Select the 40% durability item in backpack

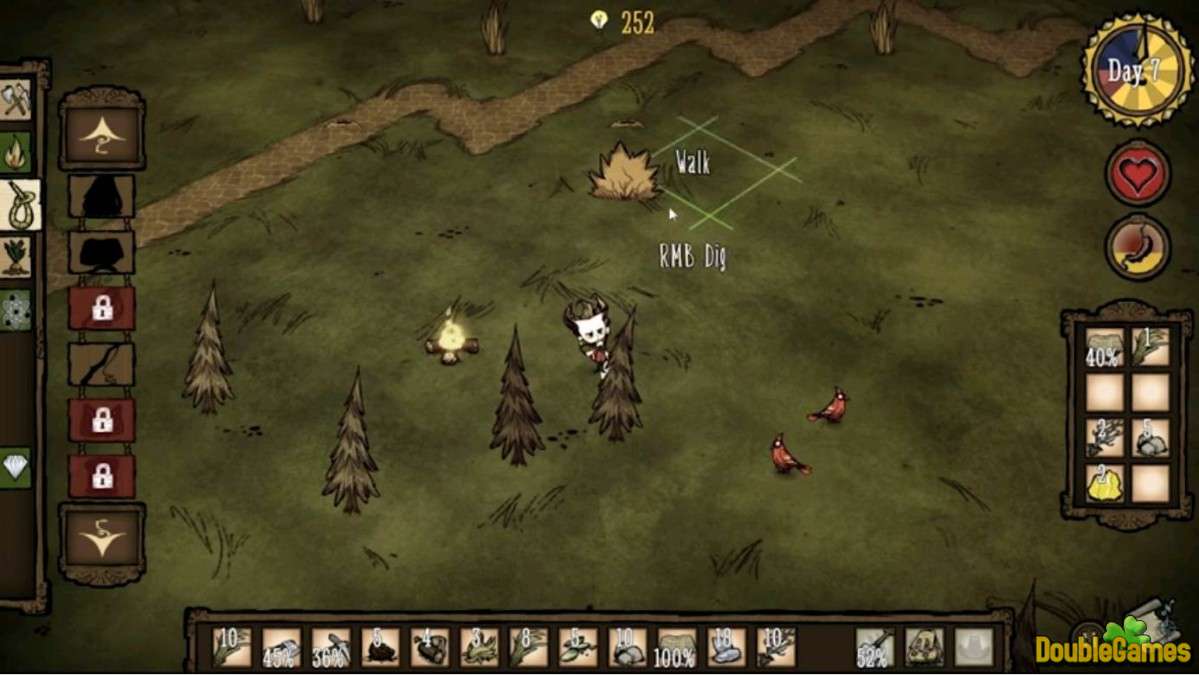coord(1105,347)
